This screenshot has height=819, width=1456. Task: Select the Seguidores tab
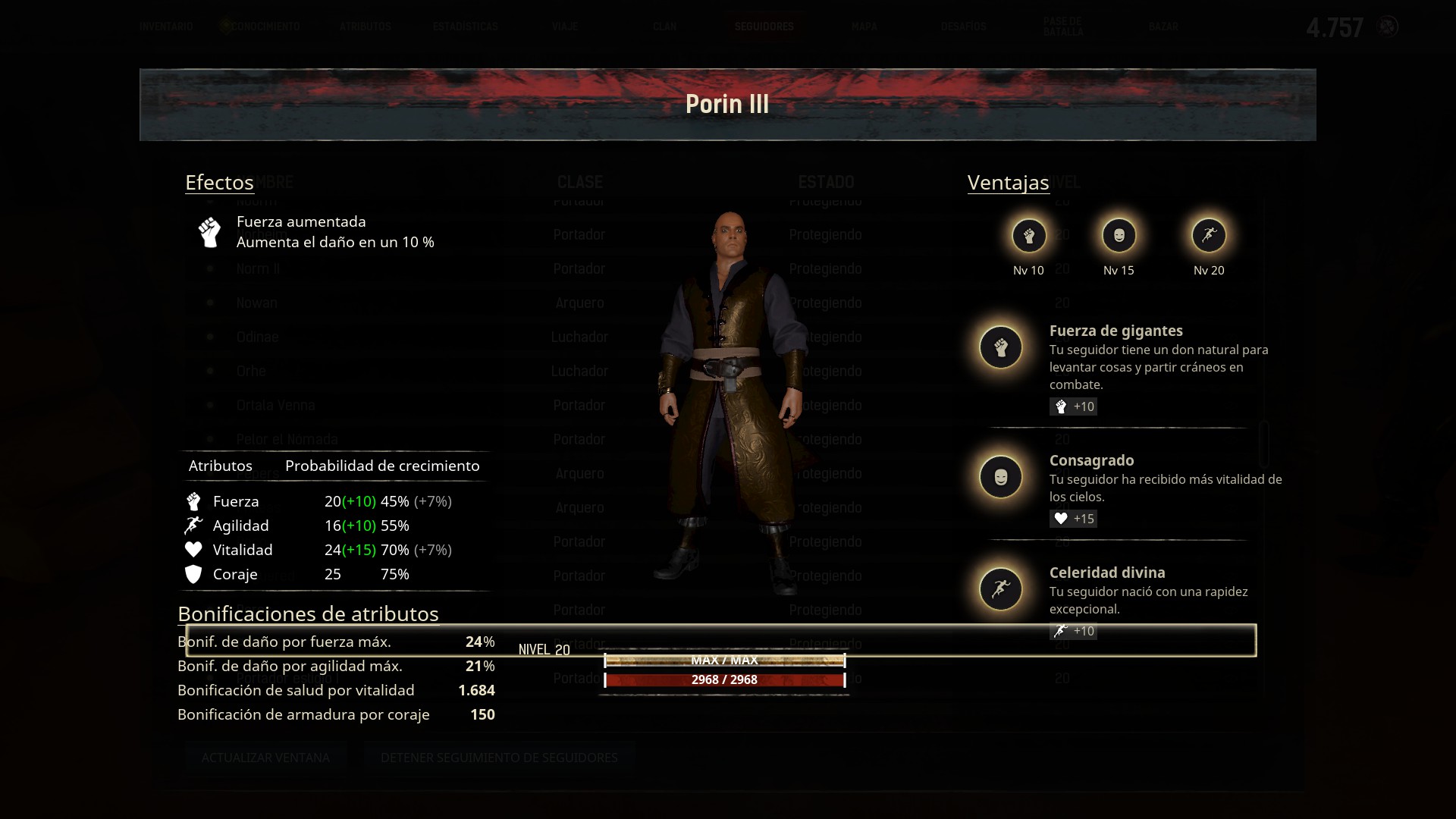click(764, 27)
